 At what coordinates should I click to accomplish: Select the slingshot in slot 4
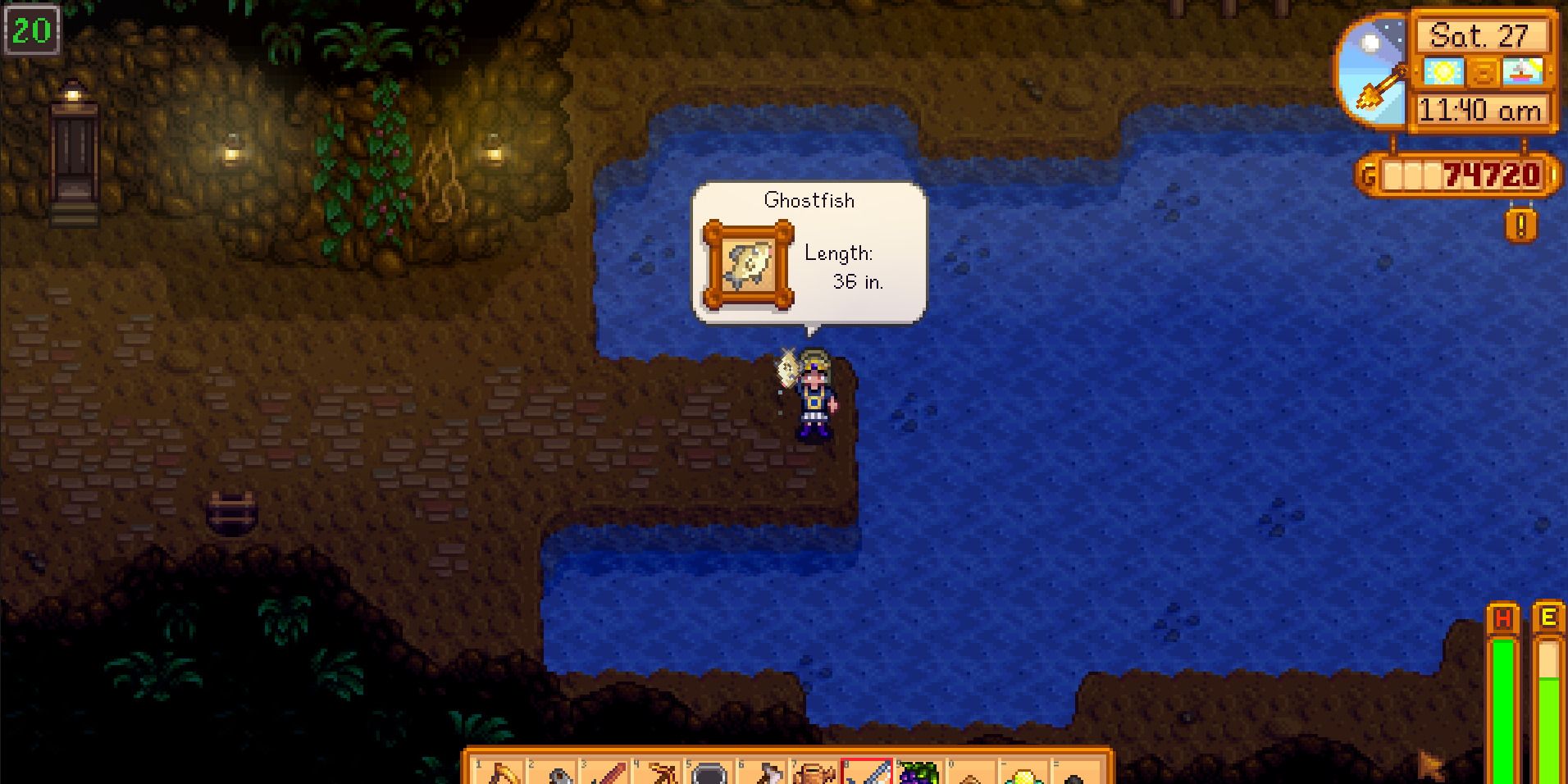pos(656,773)
